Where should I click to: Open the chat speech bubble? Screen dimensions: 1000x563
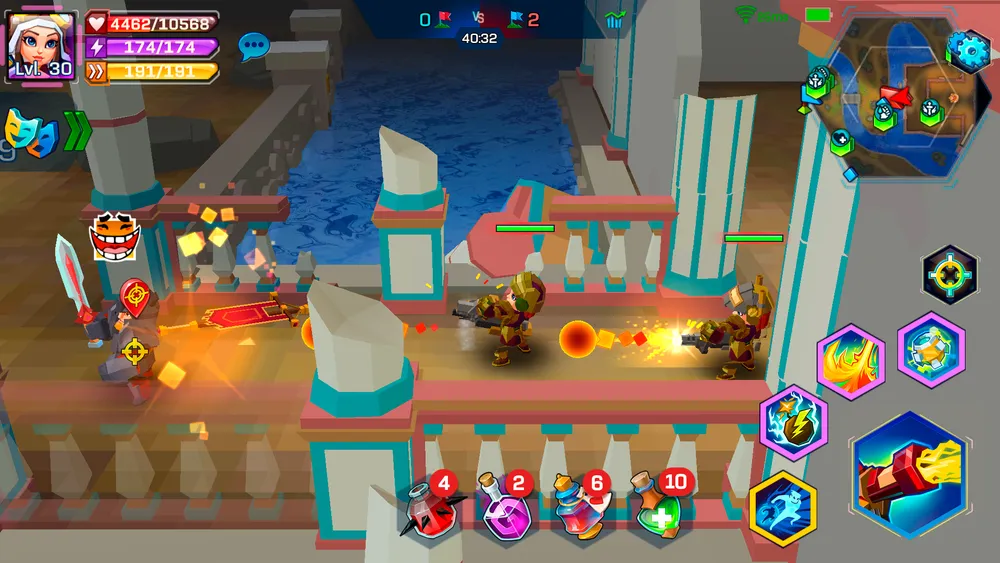coord(253,45)
